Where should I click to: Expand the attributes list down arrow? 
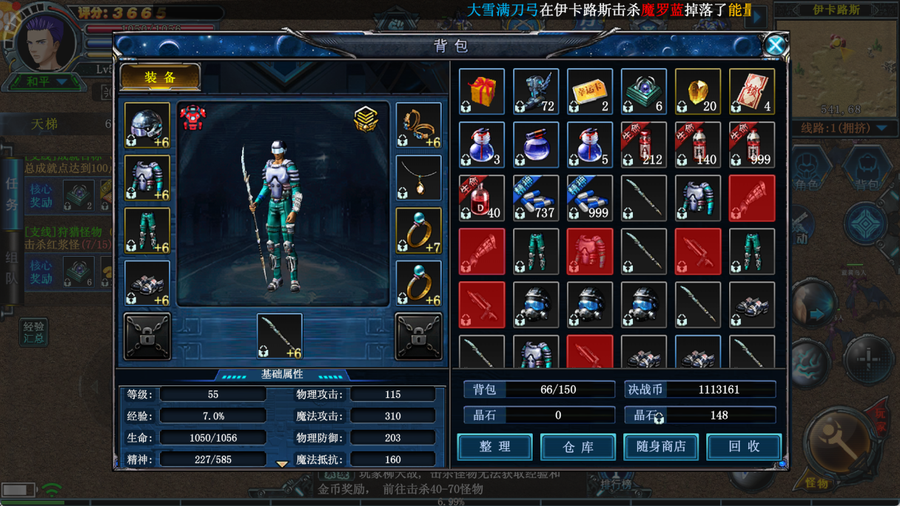pos(282,463)
